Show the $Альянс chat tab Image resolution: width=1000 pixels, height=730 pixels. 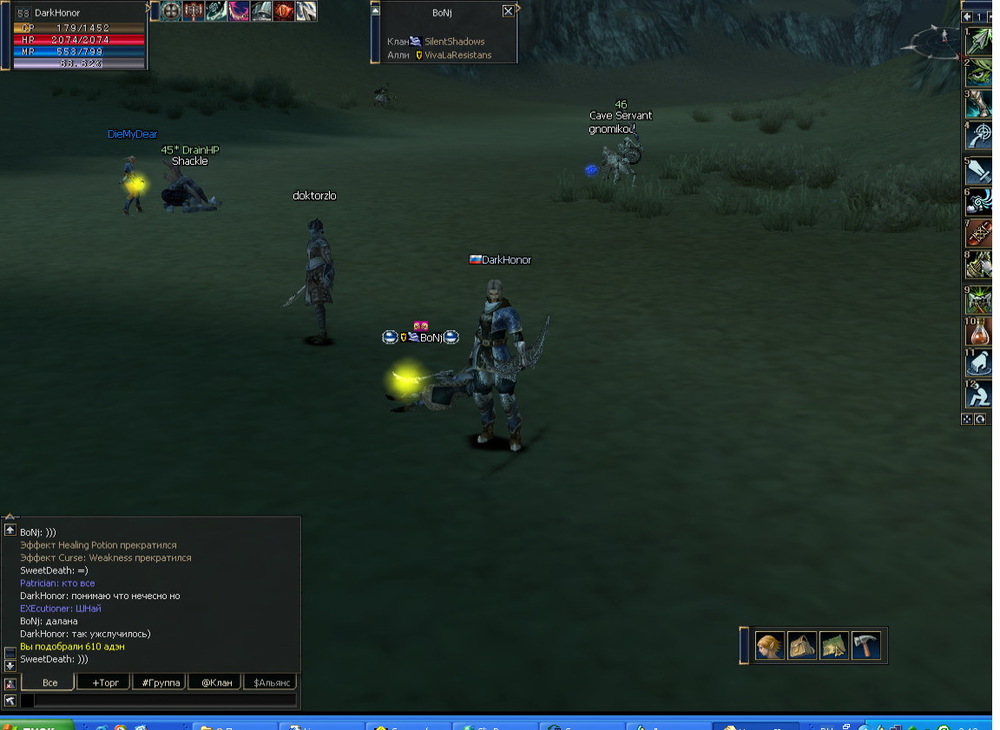(x=272, y=683)
